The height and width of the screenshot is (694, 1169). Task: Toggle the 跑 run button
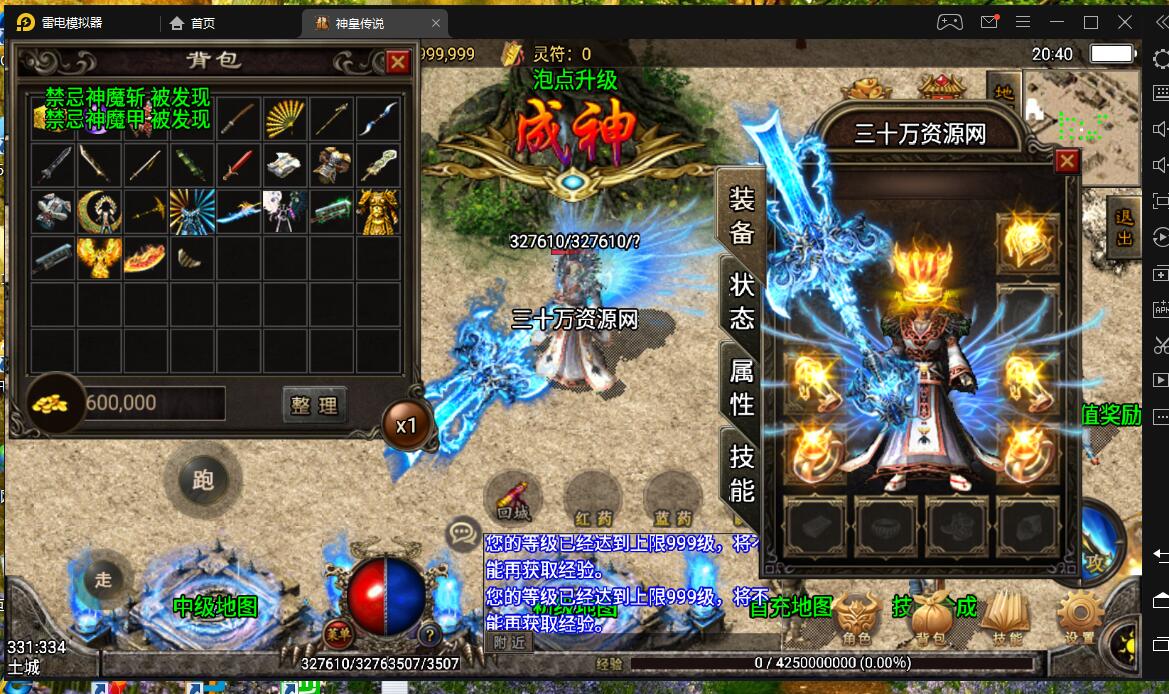pyautogui.click(x=203, y=480)
